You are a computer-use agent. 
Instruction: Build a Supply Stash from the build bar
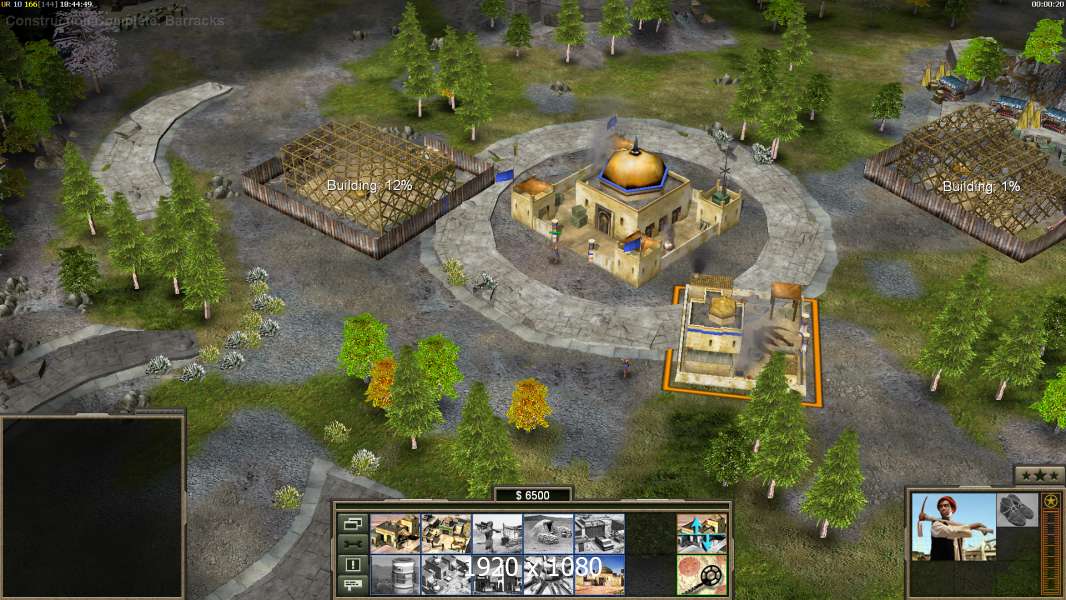pyautogui.click(x=395, y=534)
